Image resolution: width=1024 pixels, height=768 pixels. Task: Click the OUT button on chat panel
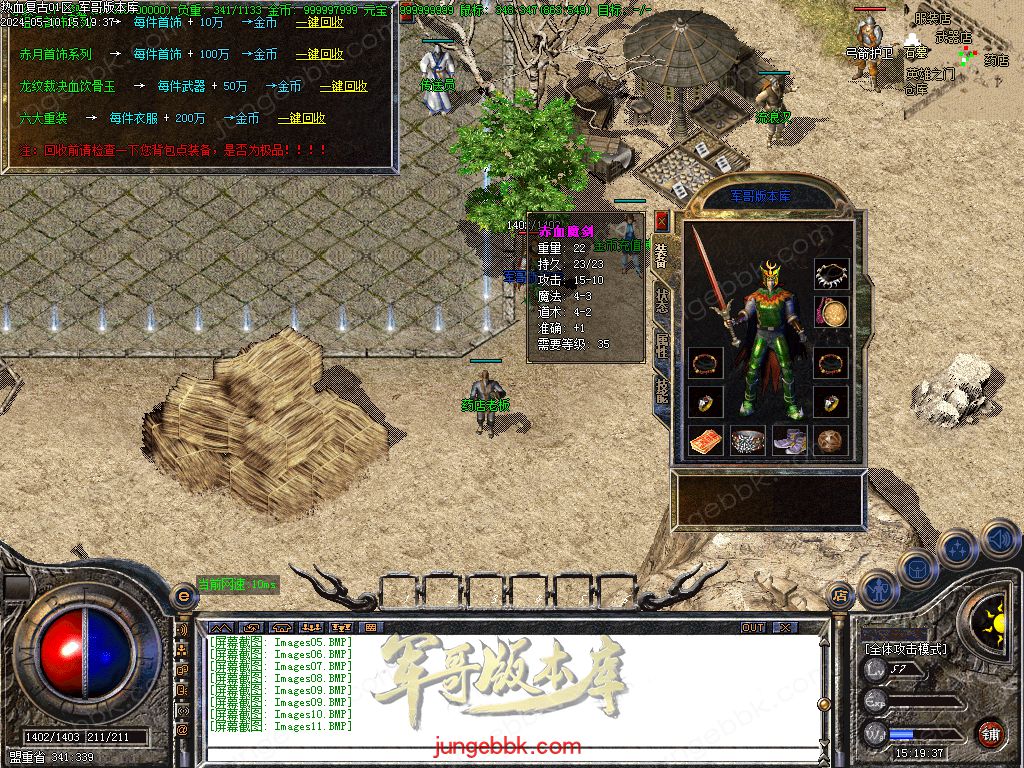753,628
